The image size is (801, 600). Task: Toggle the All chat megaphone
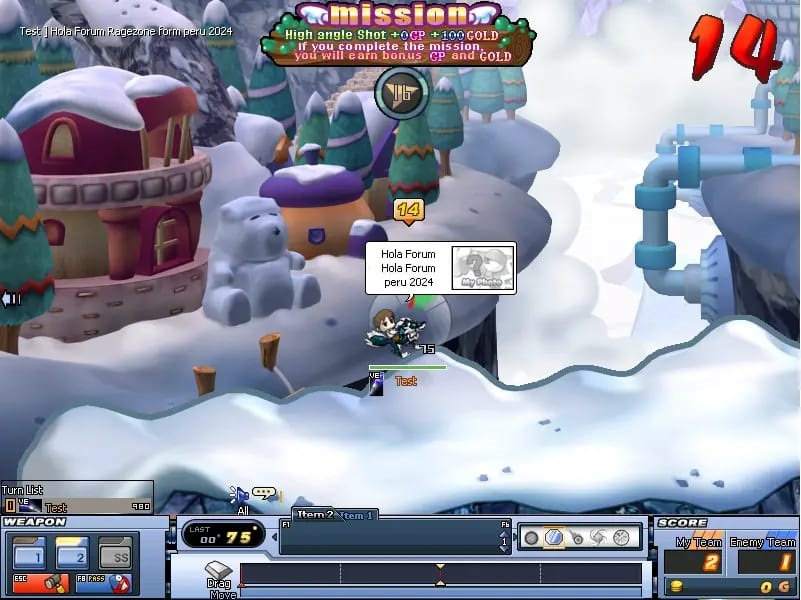[x=240, y=494]
